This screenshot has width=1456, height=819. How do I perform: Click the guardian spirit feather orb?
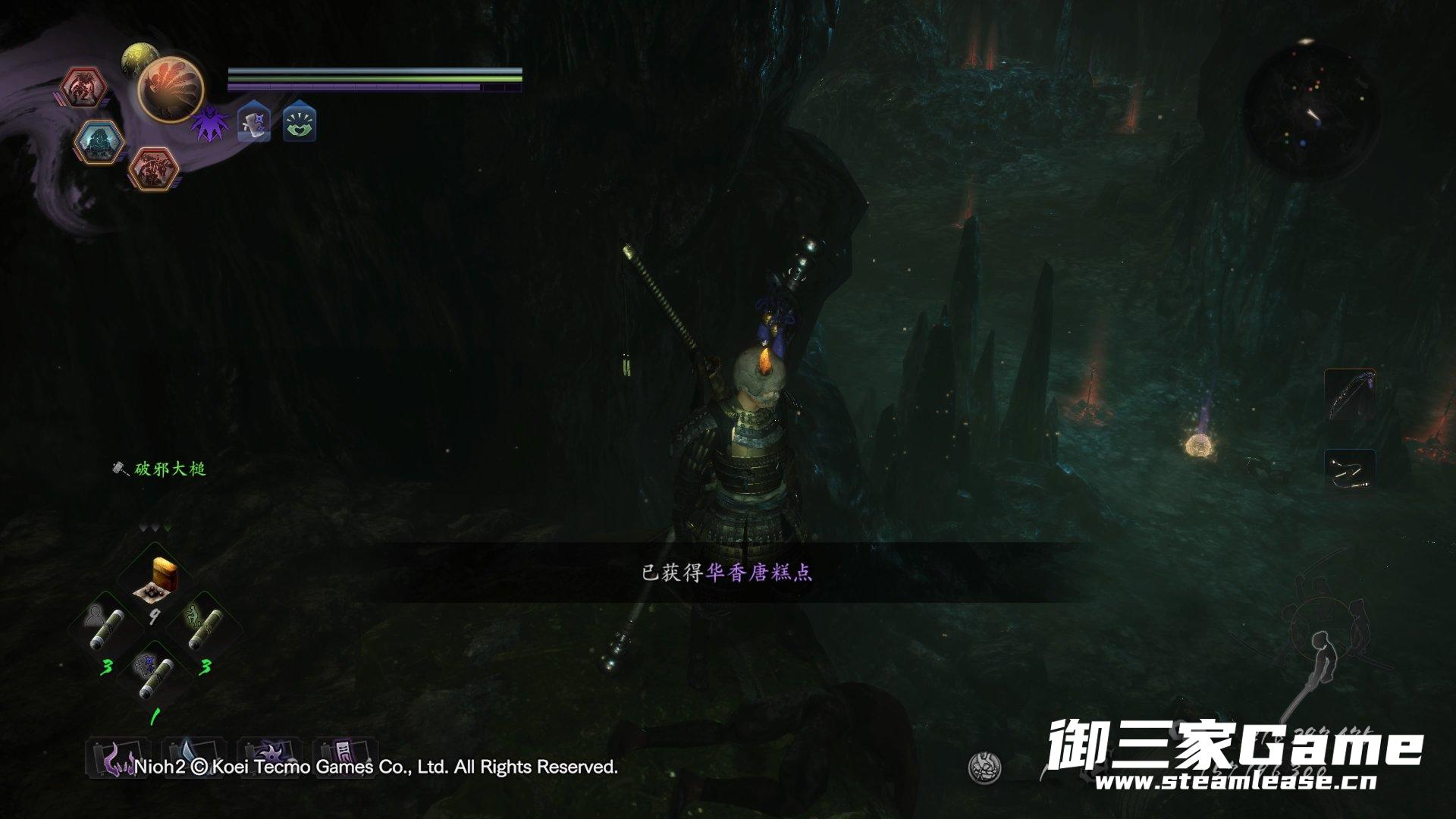click(x=170, y=89)
